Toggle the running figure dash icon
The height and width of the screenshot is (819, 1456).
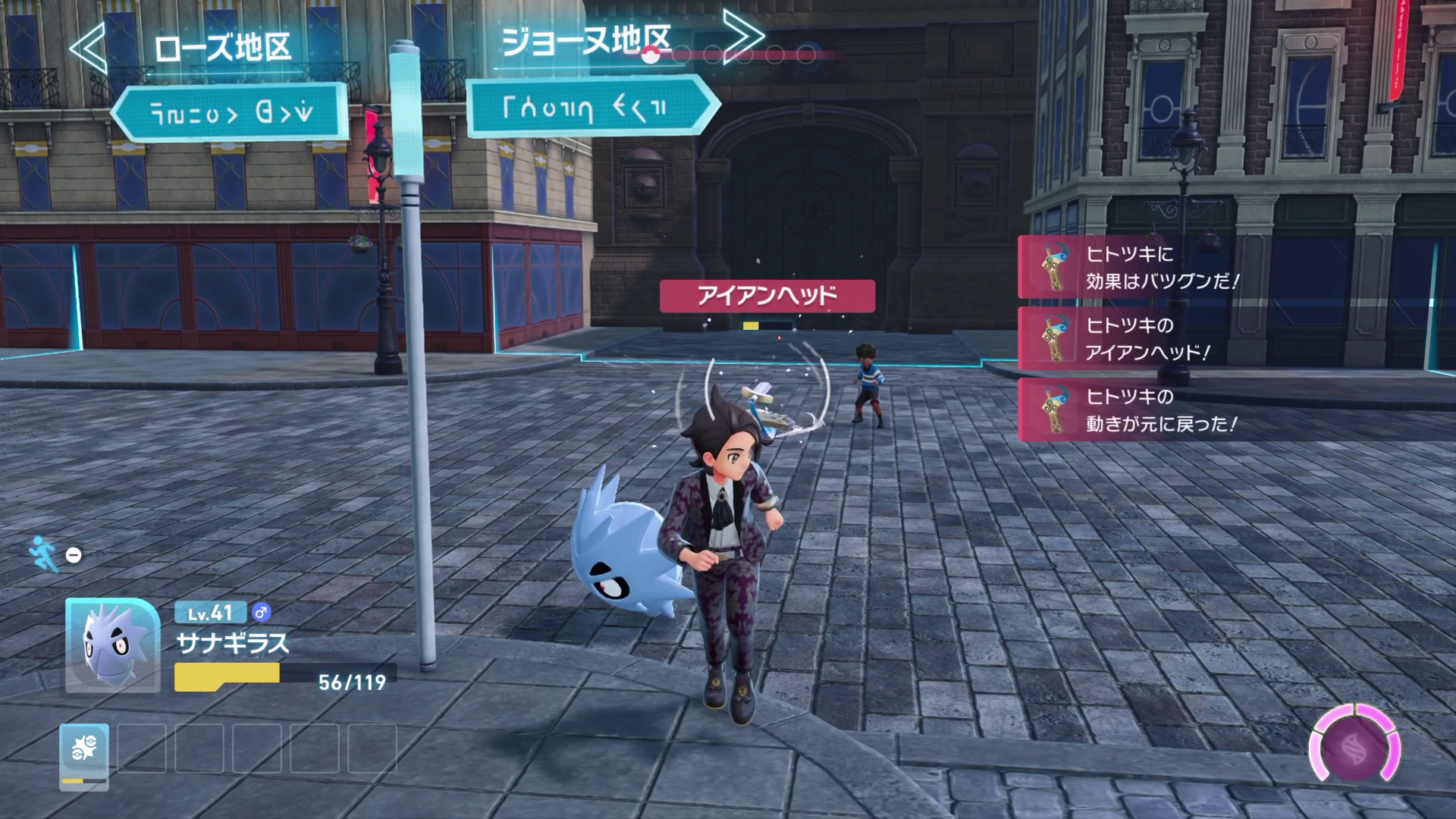tap(44, 554)
